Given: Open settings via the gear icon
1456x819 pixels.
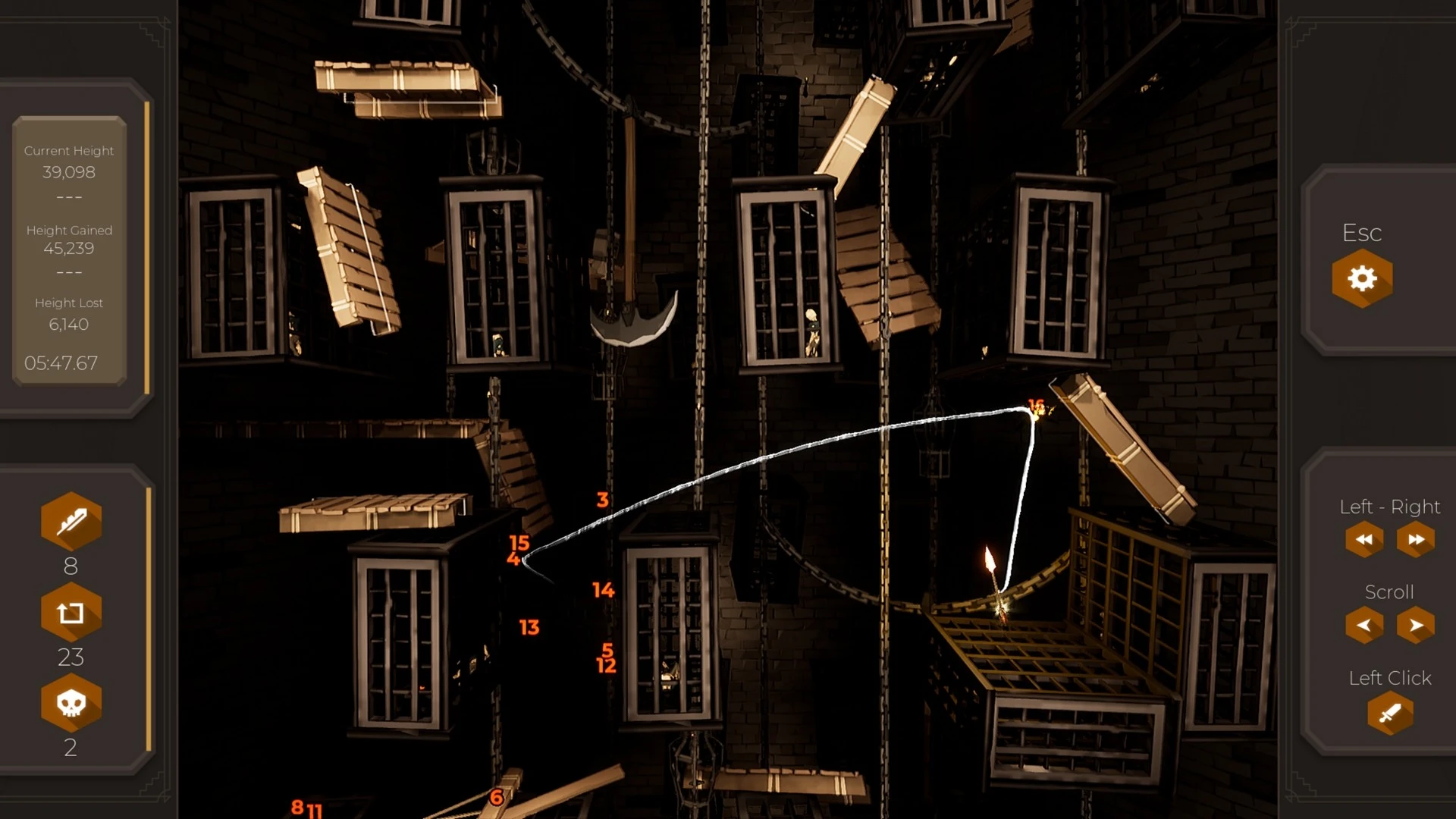Looking at the screenshot, I should pyautogui.click(x=1363, y=278).
